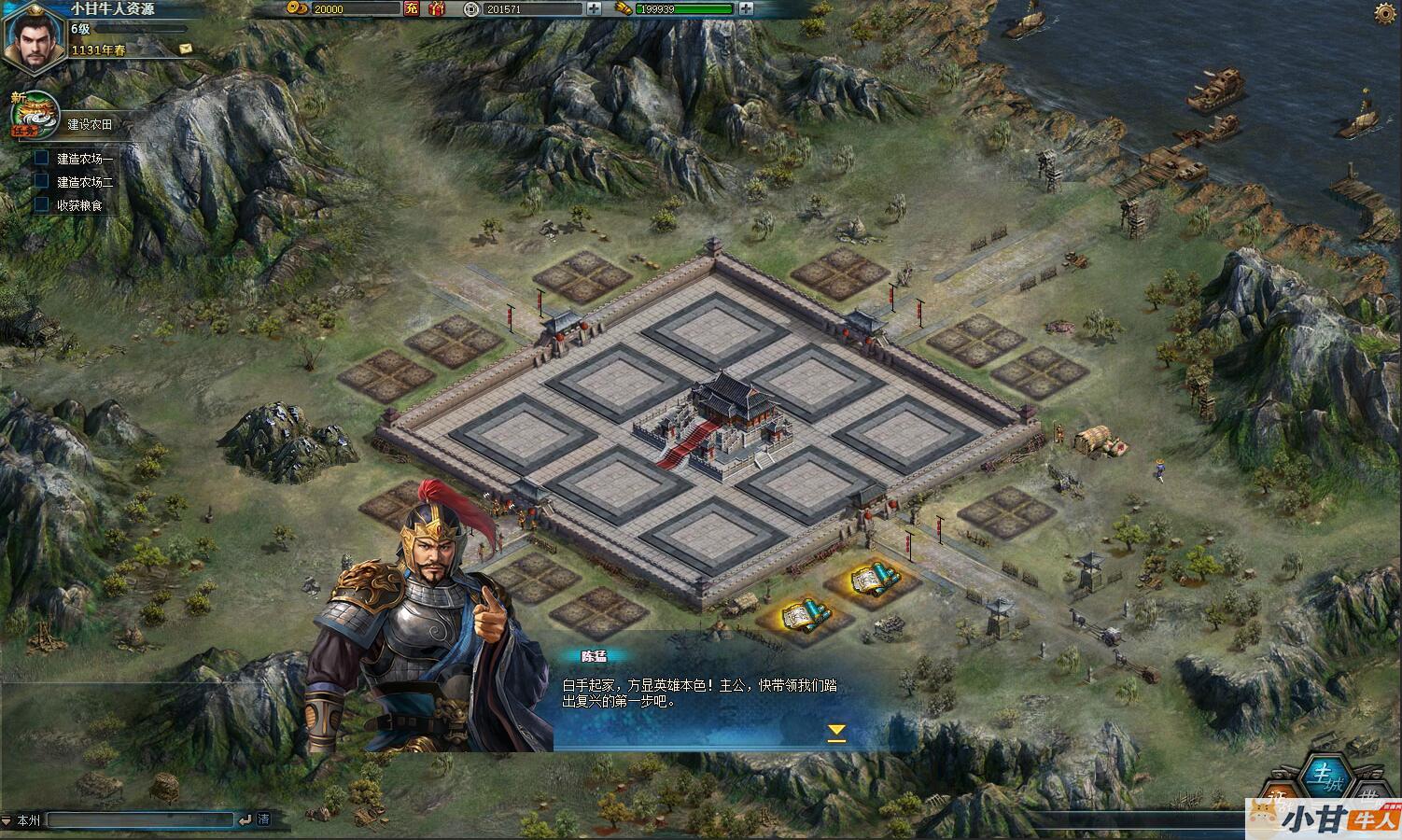Send chat with the enter arrow button
1402x840 pixels.
coord(245,820)
